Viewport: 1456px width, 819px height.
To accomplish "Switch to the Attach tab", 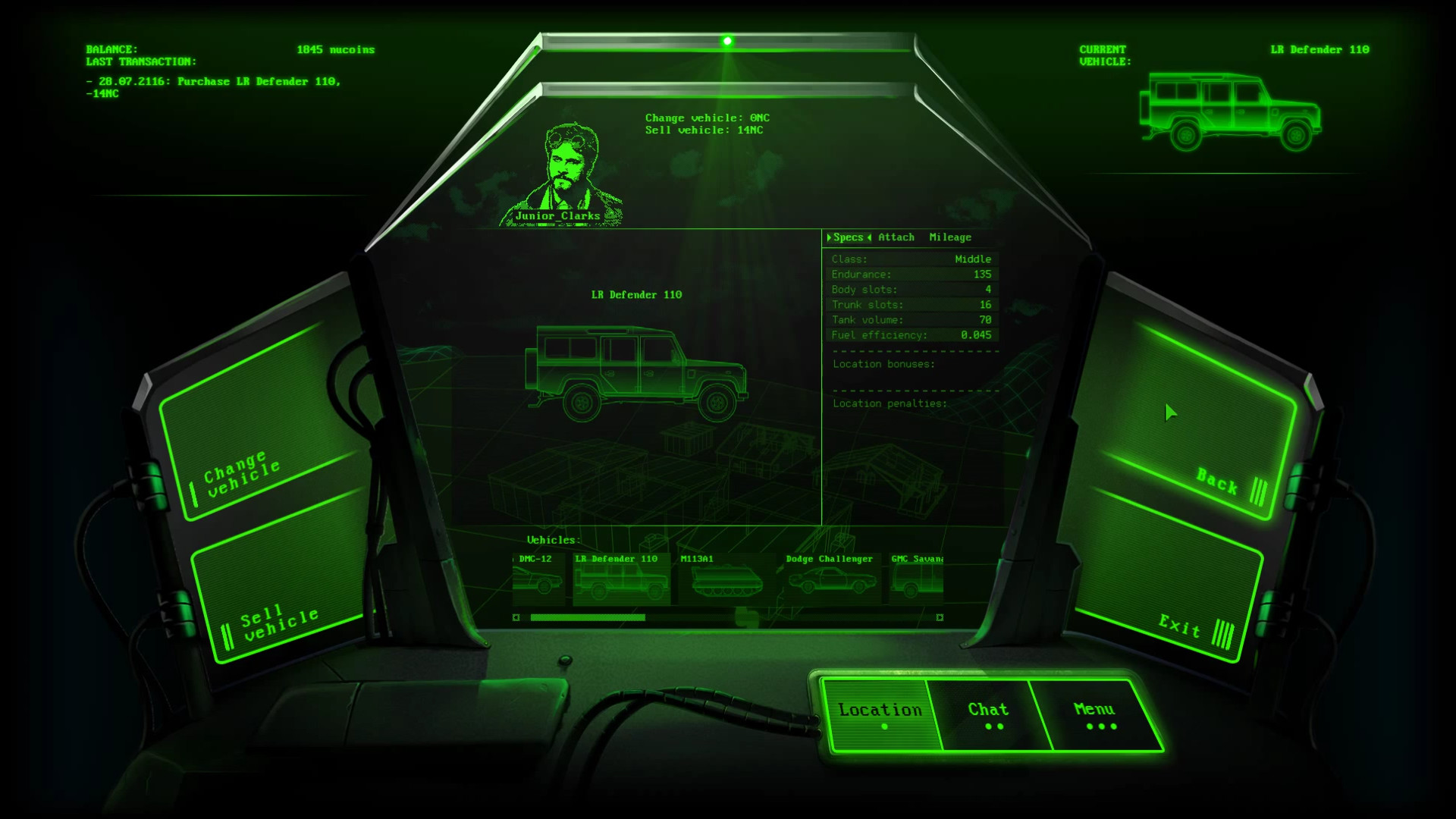I will click(896, 237).
